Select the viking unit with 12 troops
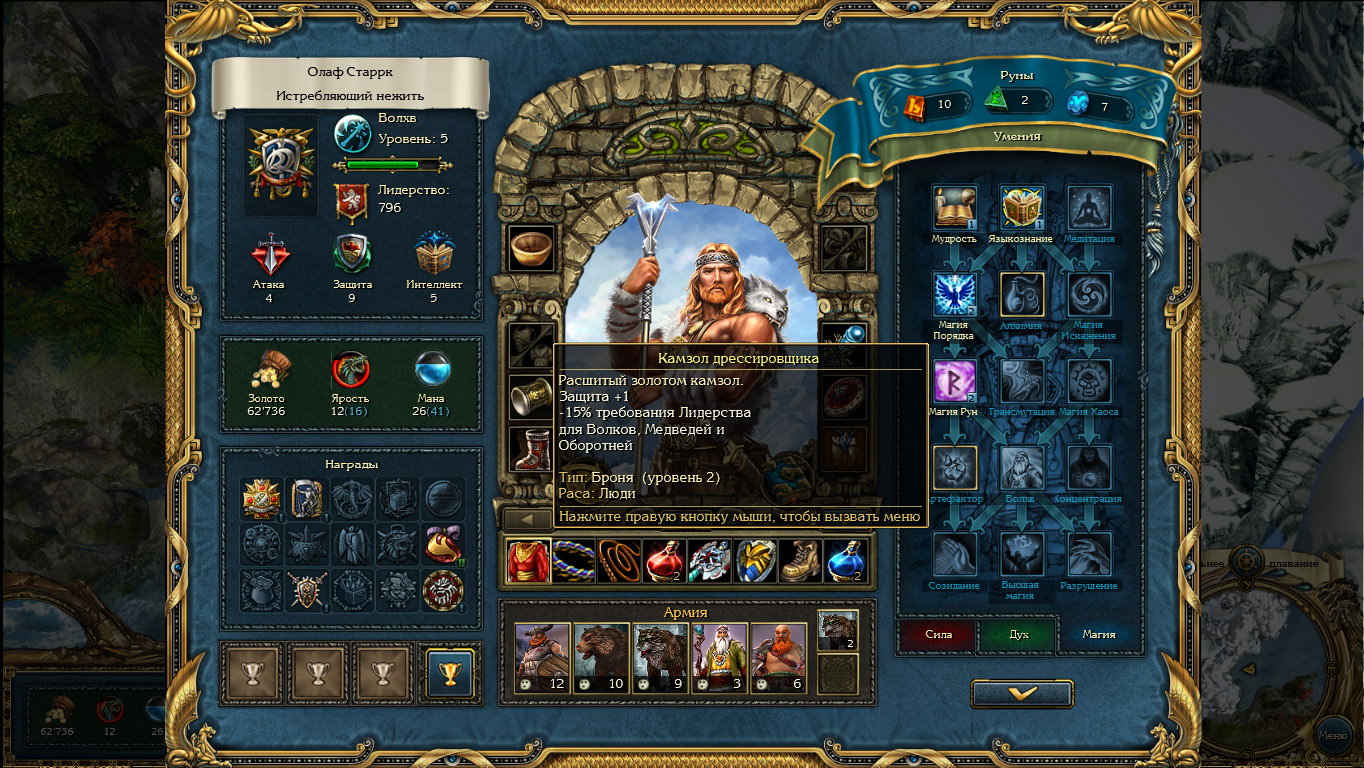1364x768 pixels. pos(542,657)
